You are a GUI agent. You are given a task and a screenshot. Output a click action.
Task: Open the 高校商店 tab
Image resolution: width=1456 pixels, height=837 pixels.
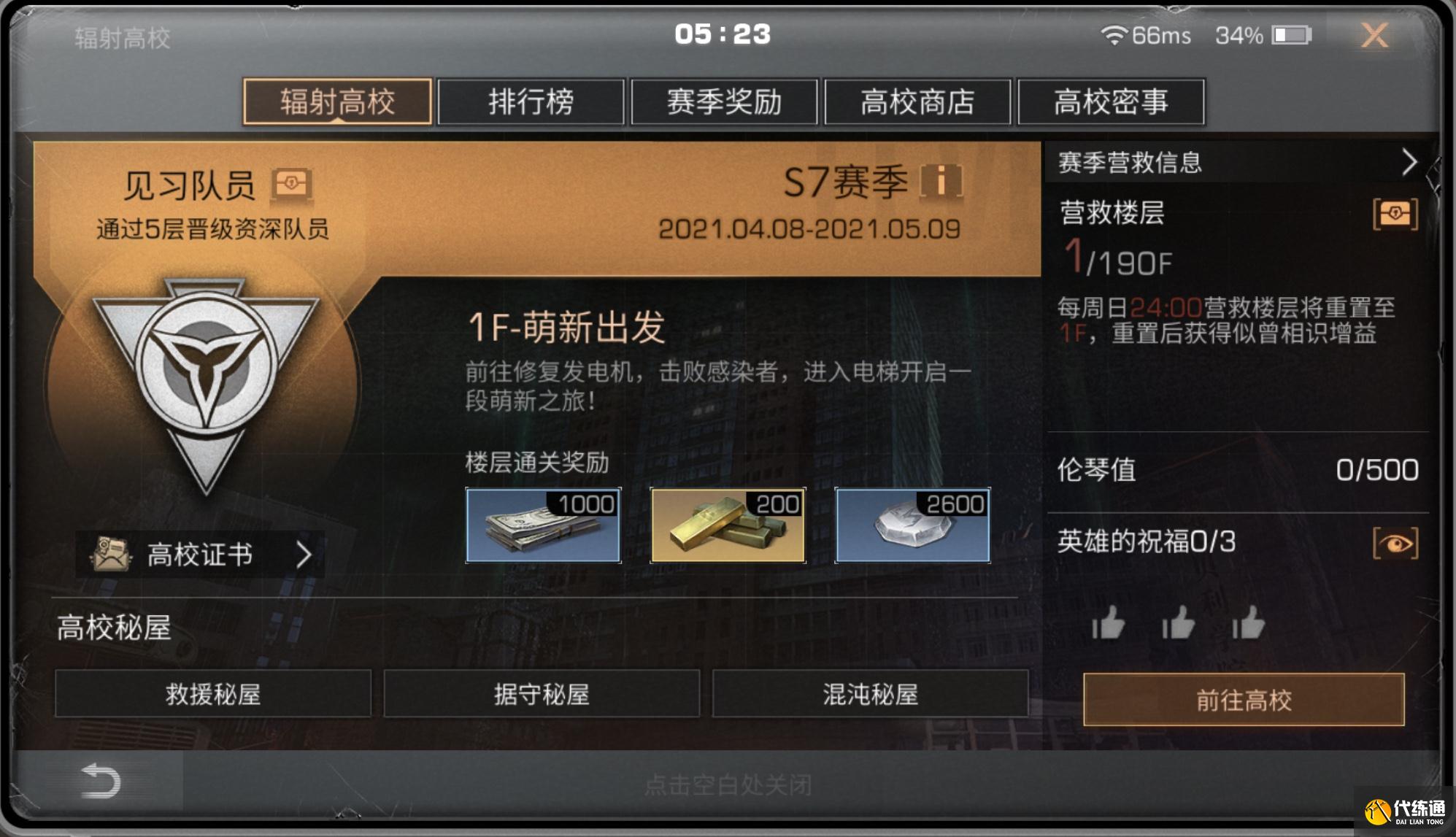pos(917,102)
